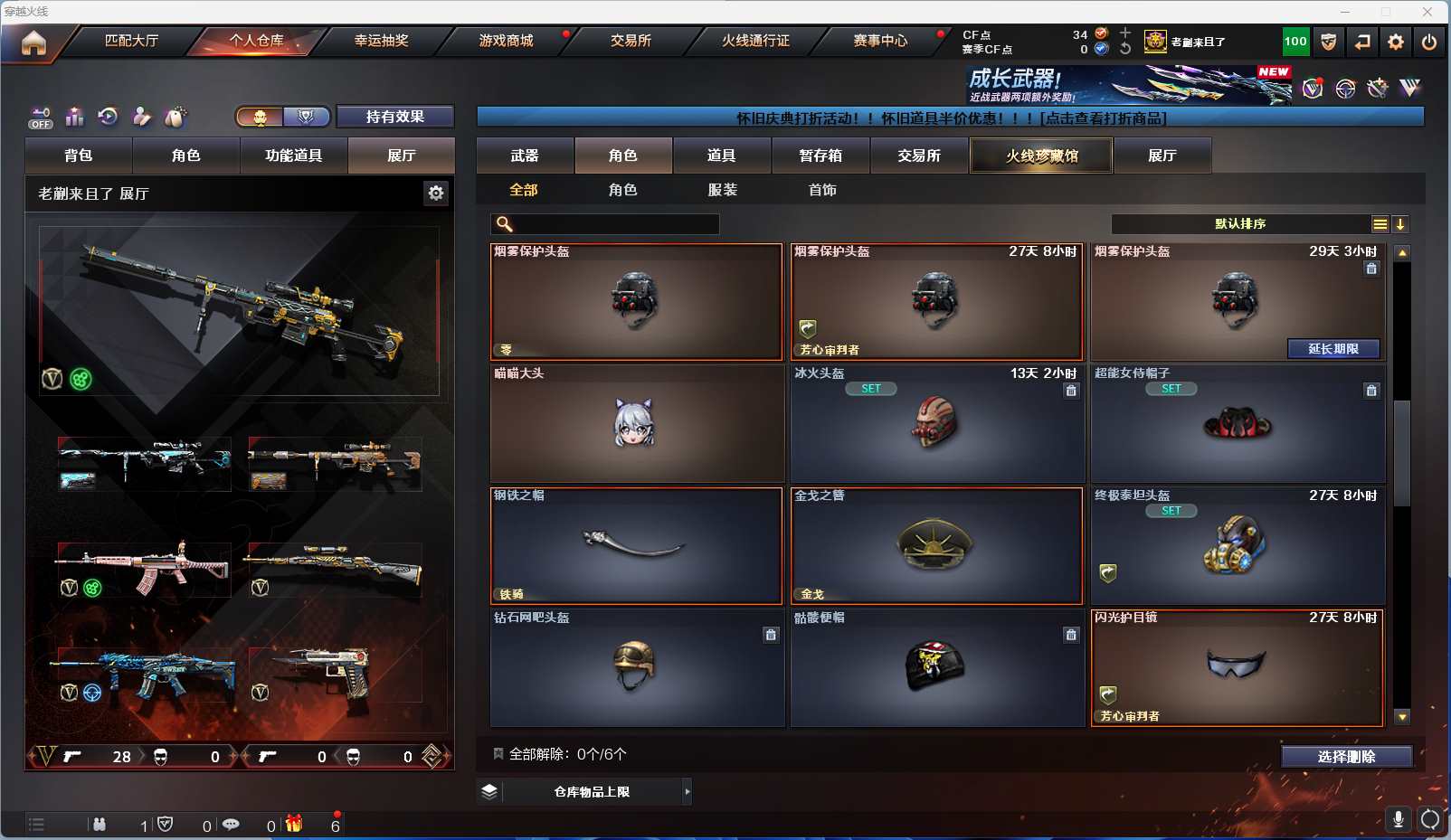
Task: Switch to the 背包 backpack tab
Action: coord(79,156)
